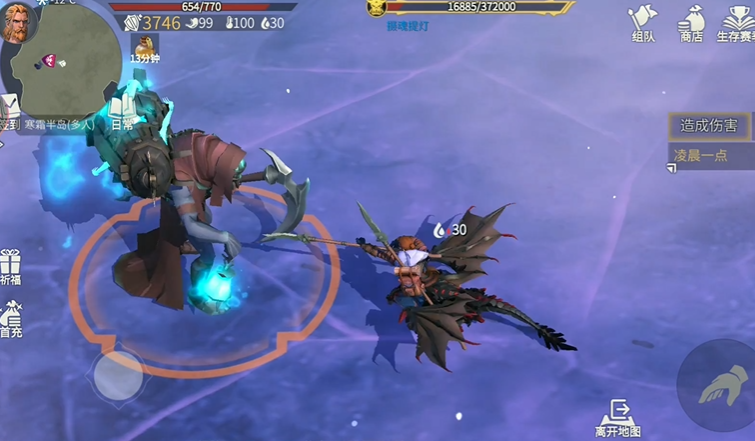Screen dimensions: 755x441
Task: Click the 离开地图 leave map button
Action: pyautogui.click(x=618, y=418)
